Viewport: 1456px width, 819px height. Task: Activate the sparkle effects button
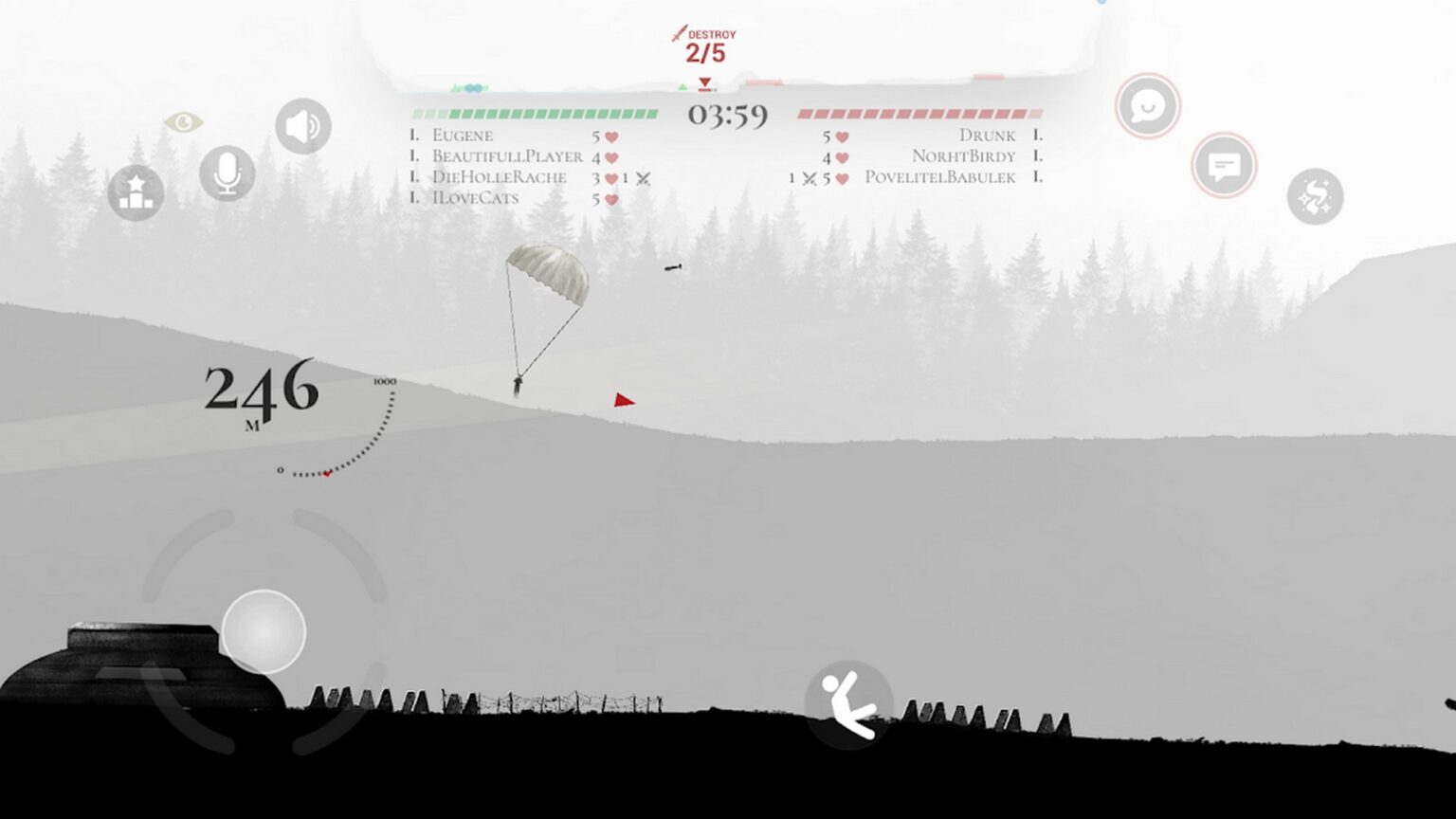click(1315, 197)
